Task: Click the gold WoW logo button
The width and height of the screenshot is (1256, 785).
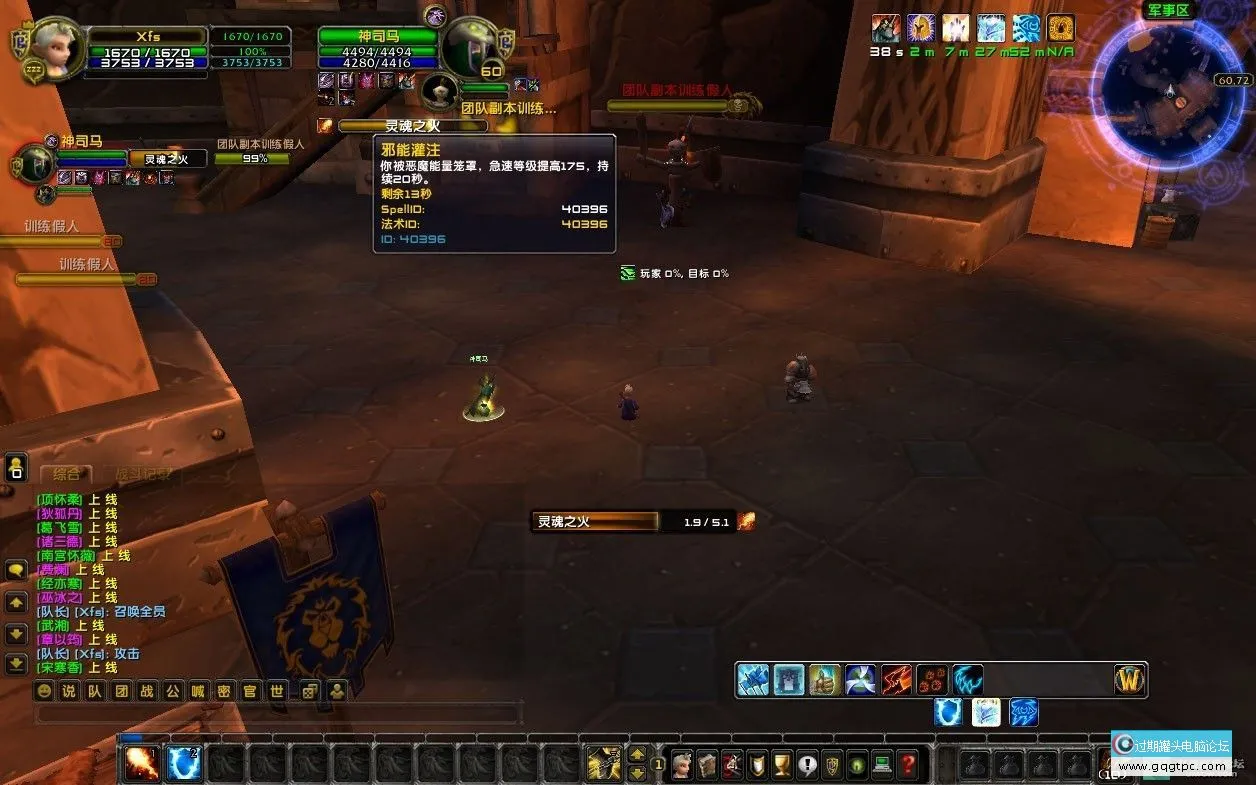Action: [x=1130, y=680]
